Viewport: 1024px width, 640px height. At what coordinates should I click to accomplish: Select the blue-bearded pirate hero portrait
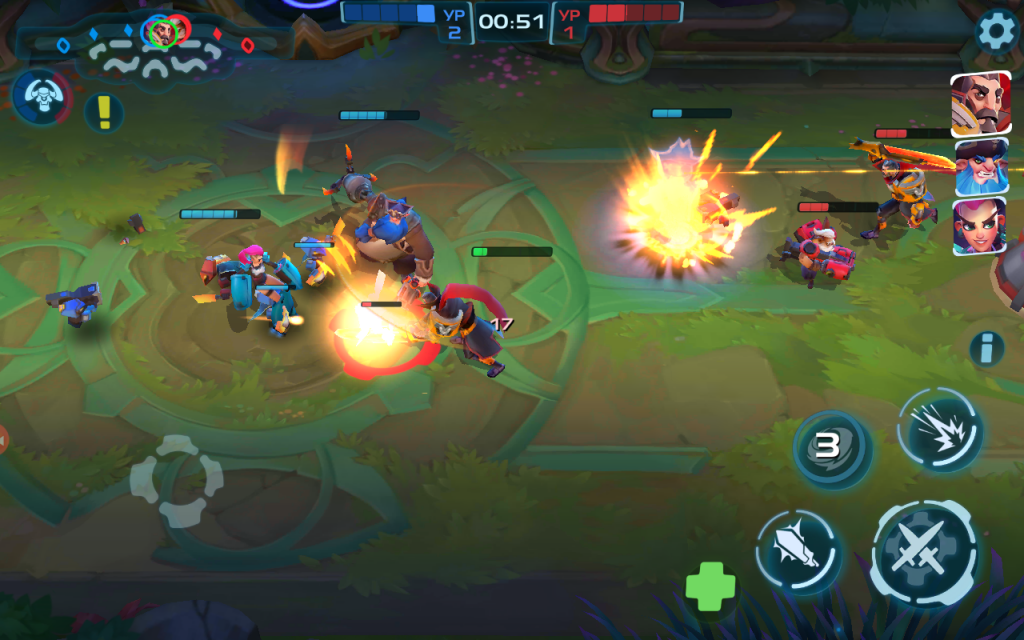click(x=980, y=166)
